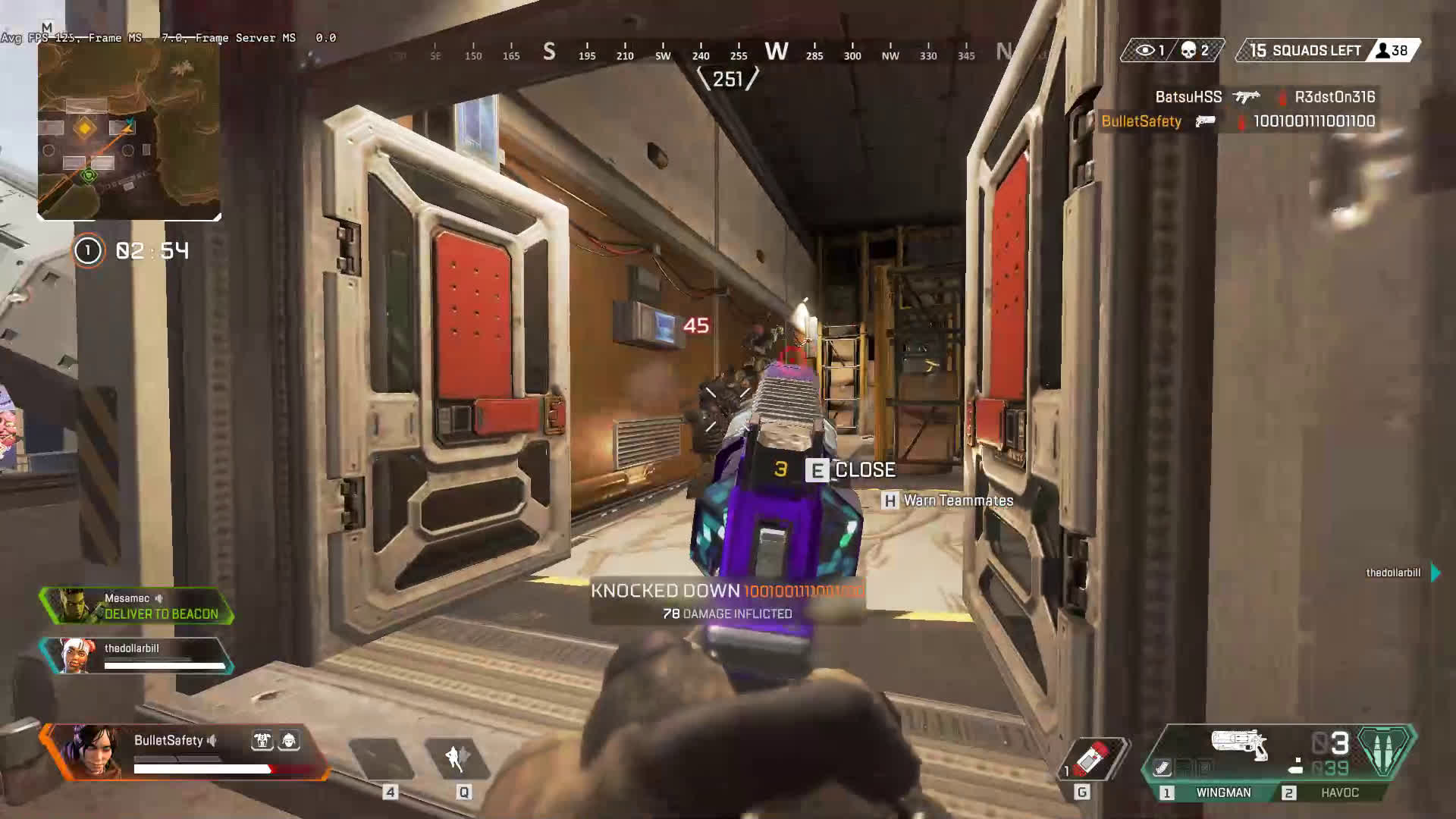The height and width of the screenshot is (819, 1456).
Task: Switch to the Wingman weapon slot
Action: (1222, 792)
